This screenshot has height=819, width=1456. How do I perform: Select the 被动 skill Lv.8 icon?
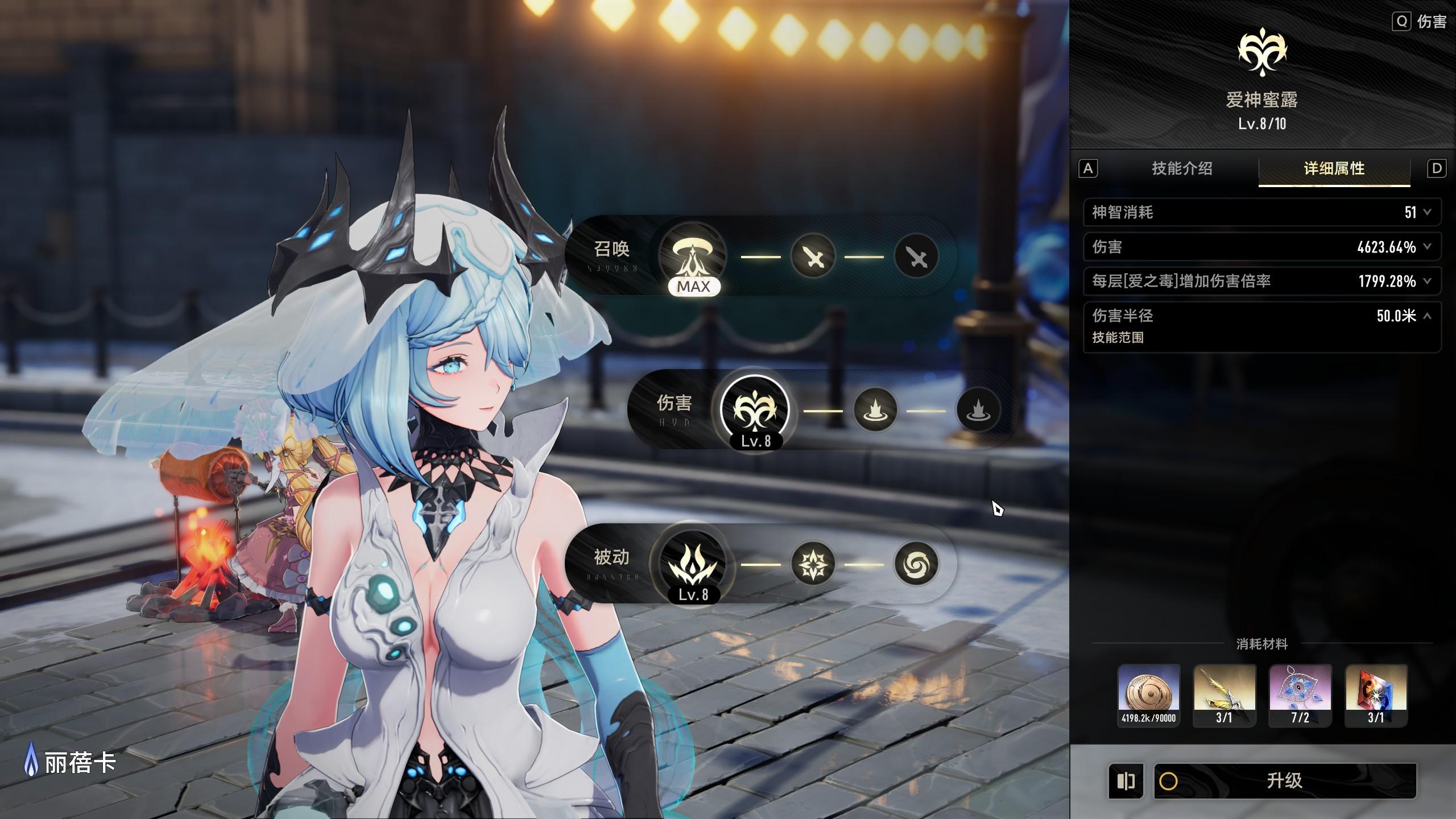coord(693,564)
